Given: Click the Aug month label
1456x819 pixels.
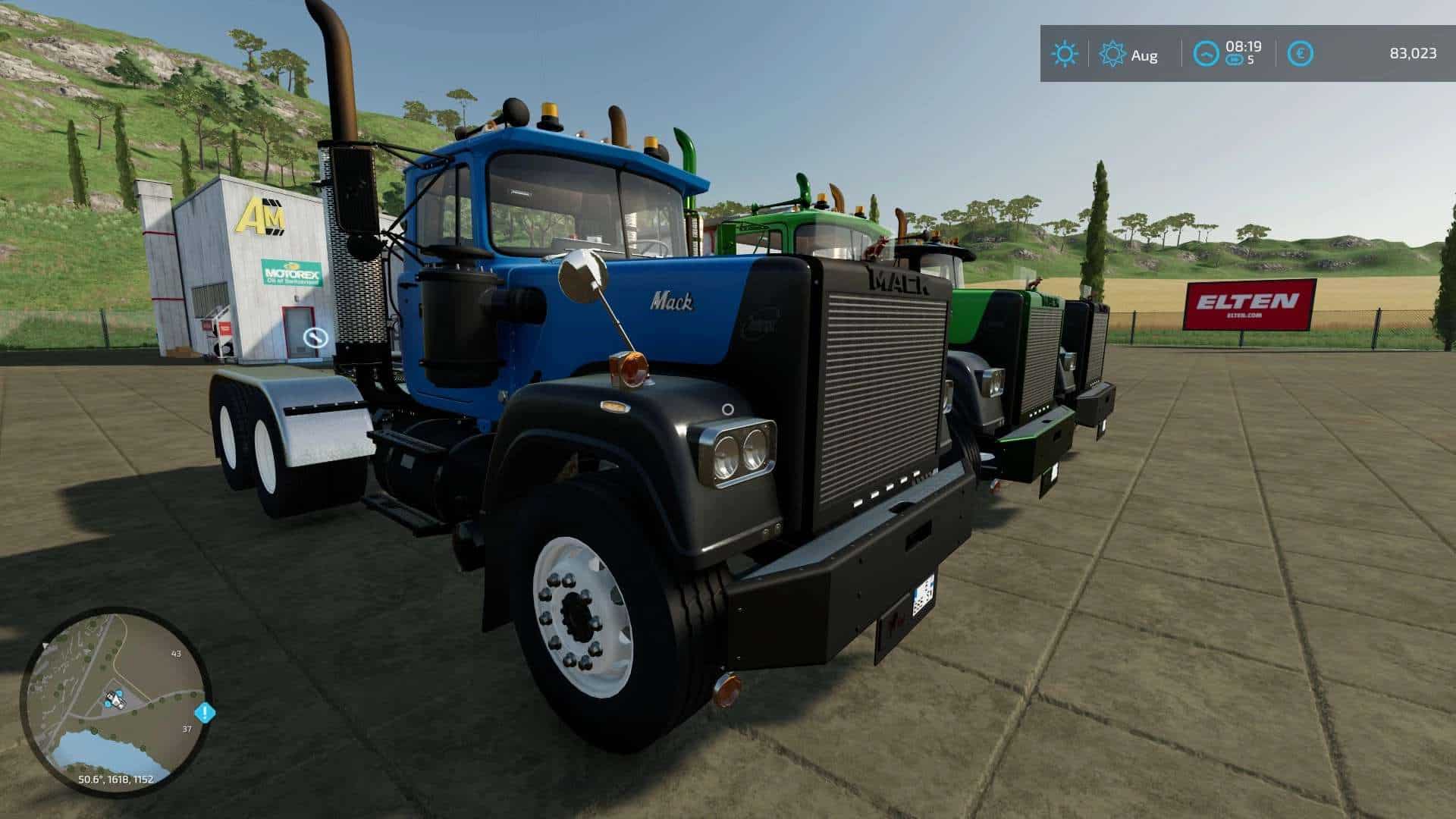Looking at the screenshot, I should 1145,56.
